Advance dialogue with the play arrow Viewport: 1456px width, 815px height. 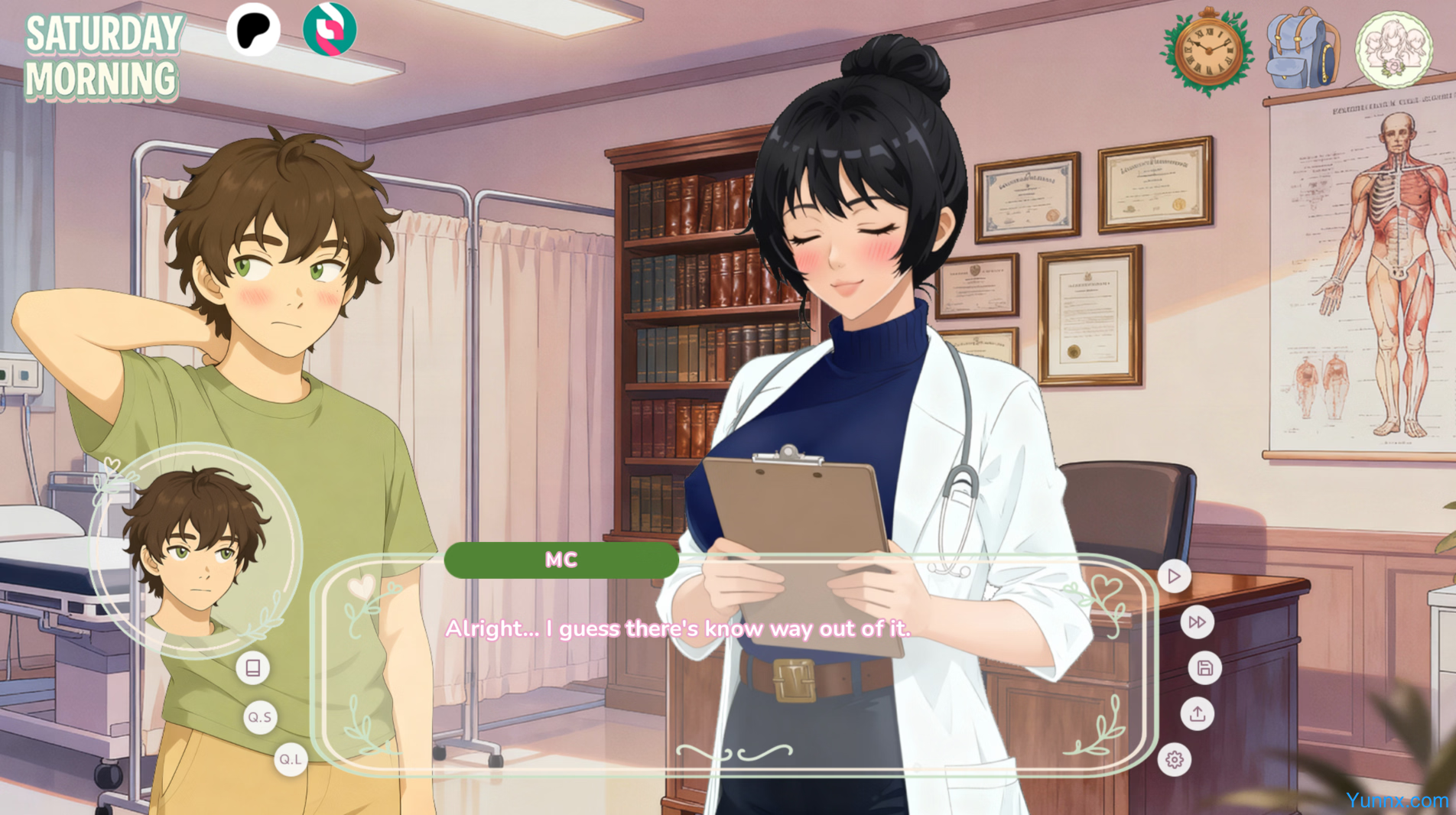tap(1174, 576)
